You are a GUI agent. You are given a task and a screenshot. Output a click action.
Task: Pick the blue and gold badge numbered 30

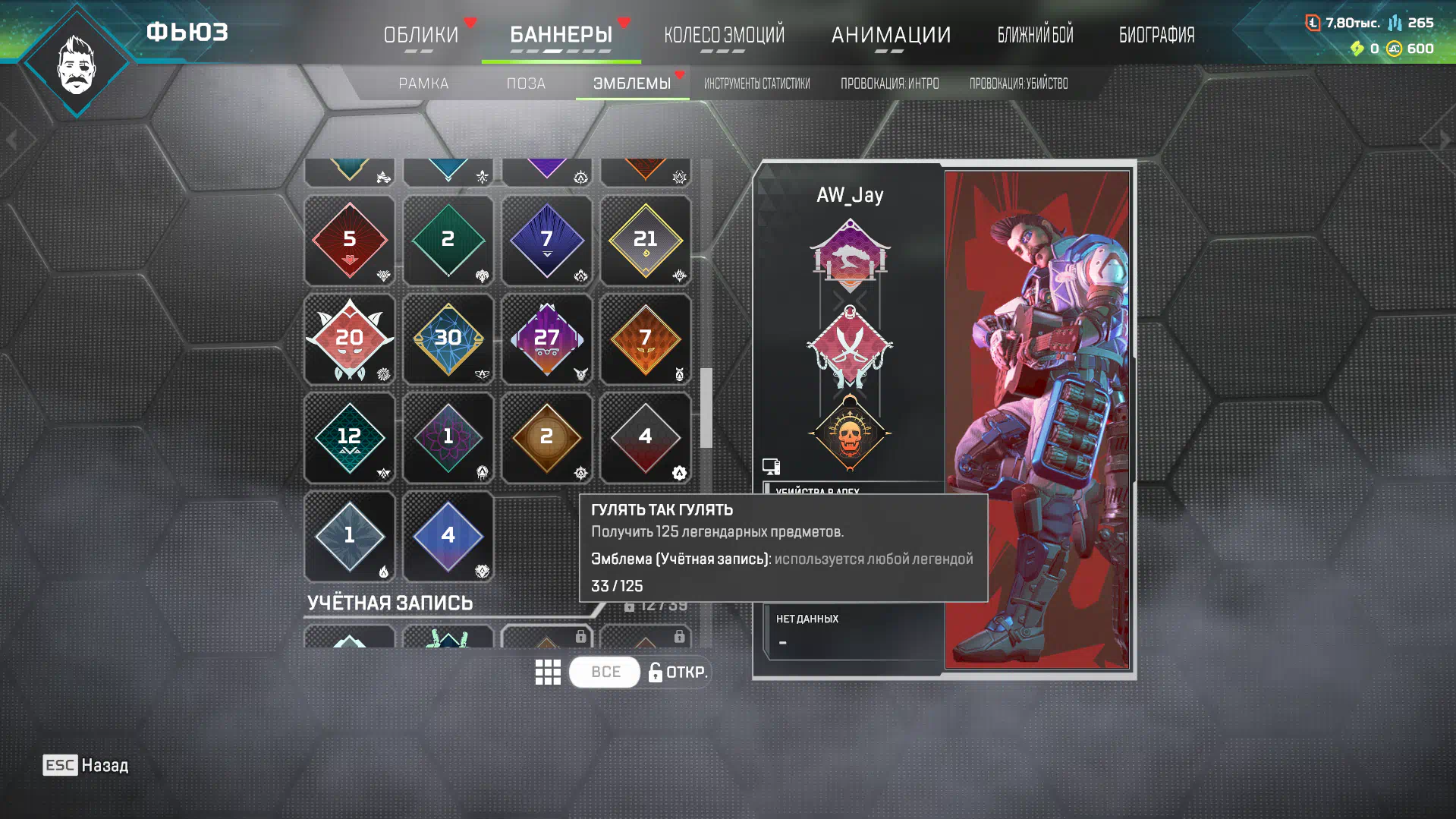tap(448, 339)
